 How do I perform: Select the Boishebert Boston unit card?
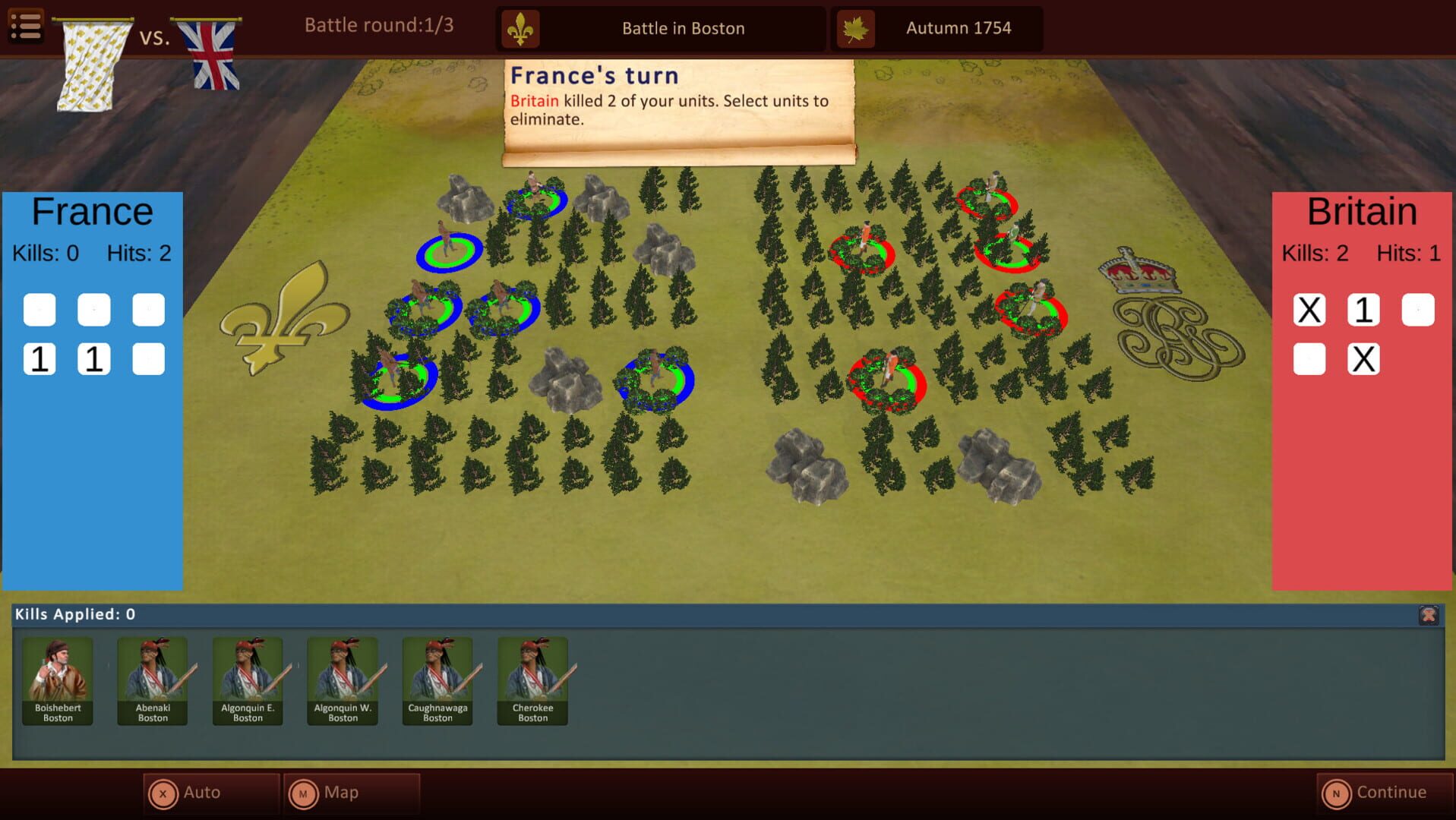57,680
